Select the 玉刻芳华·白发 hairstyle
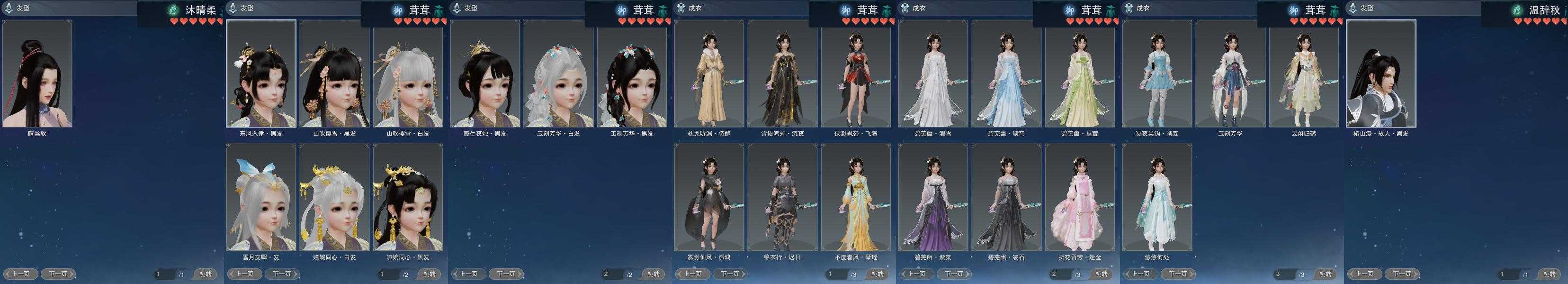The width and height of the screenshot is (1568, 284). (x=558, y=74)
